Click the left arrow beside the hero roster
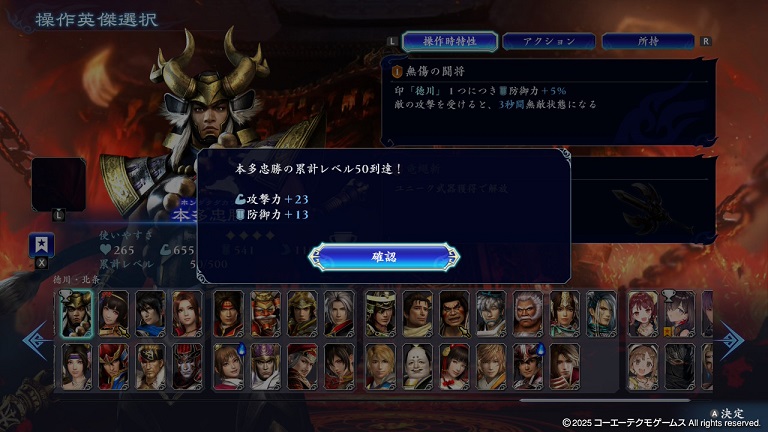768x432 pixels. coord(37,340)
